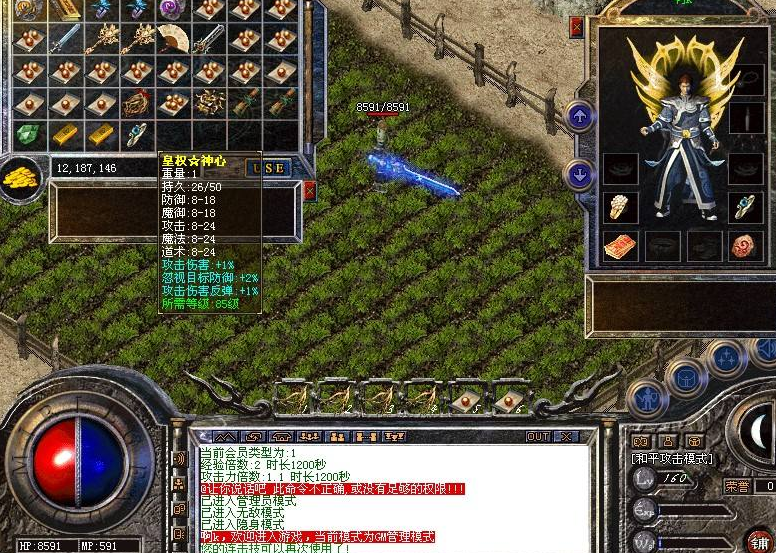Viewport: 776px width, 553px height.
Task: Use the orb item in belt slot 5
Action: click(465, 398)
